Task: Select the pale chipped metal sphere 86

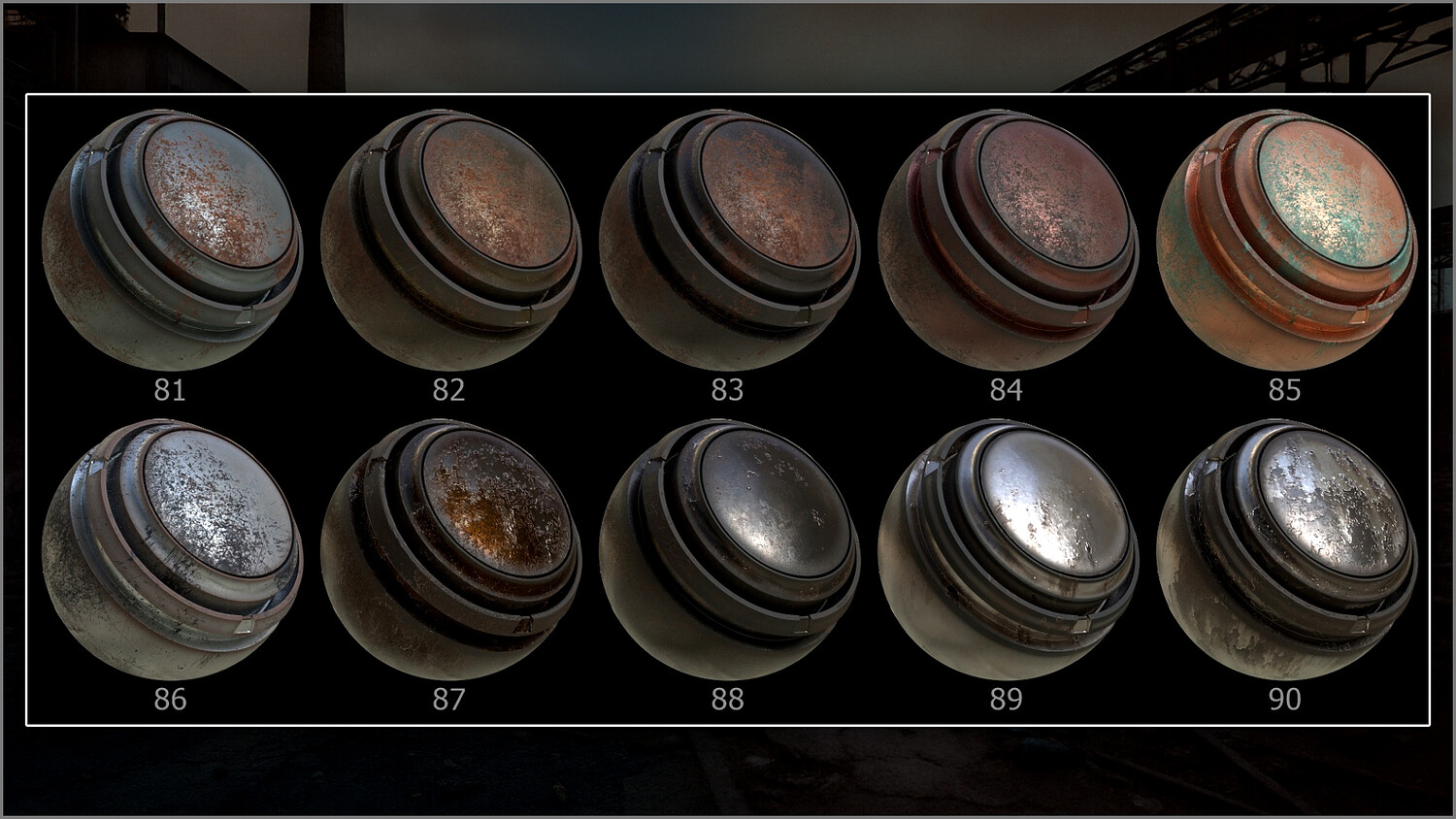Action: coord(173,549)
